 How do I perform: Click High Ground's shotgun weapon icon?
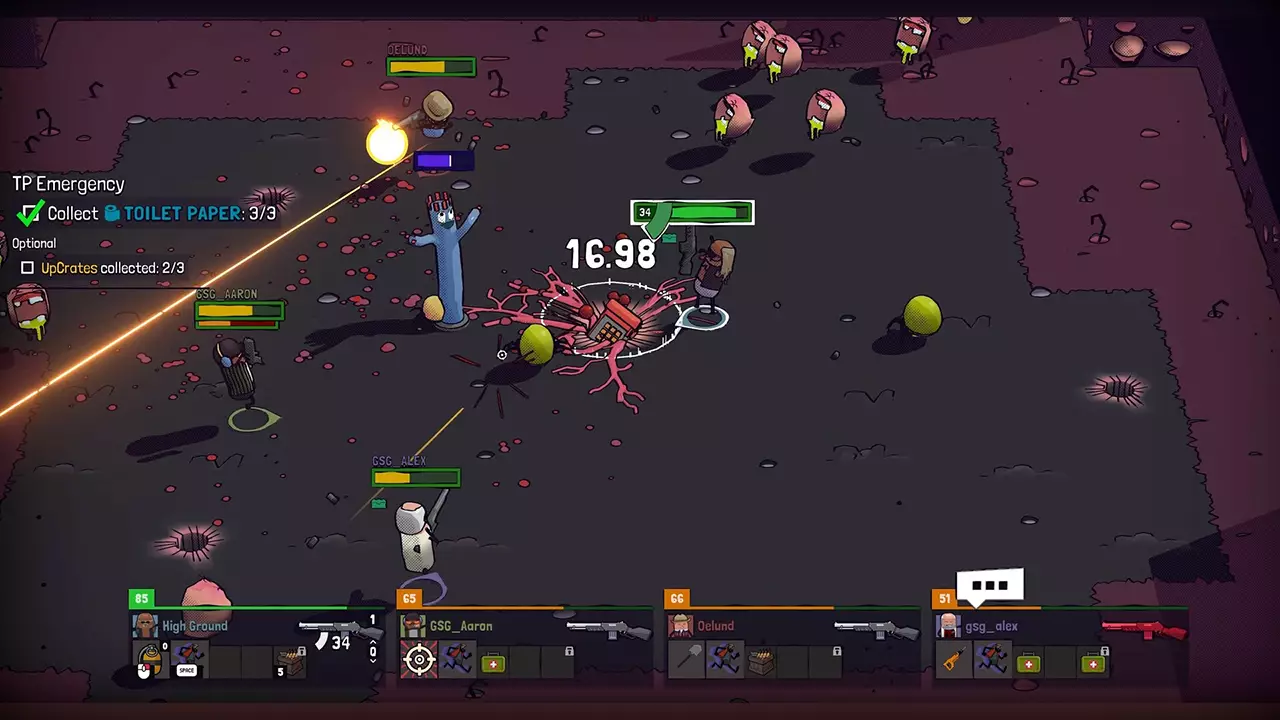328,629
